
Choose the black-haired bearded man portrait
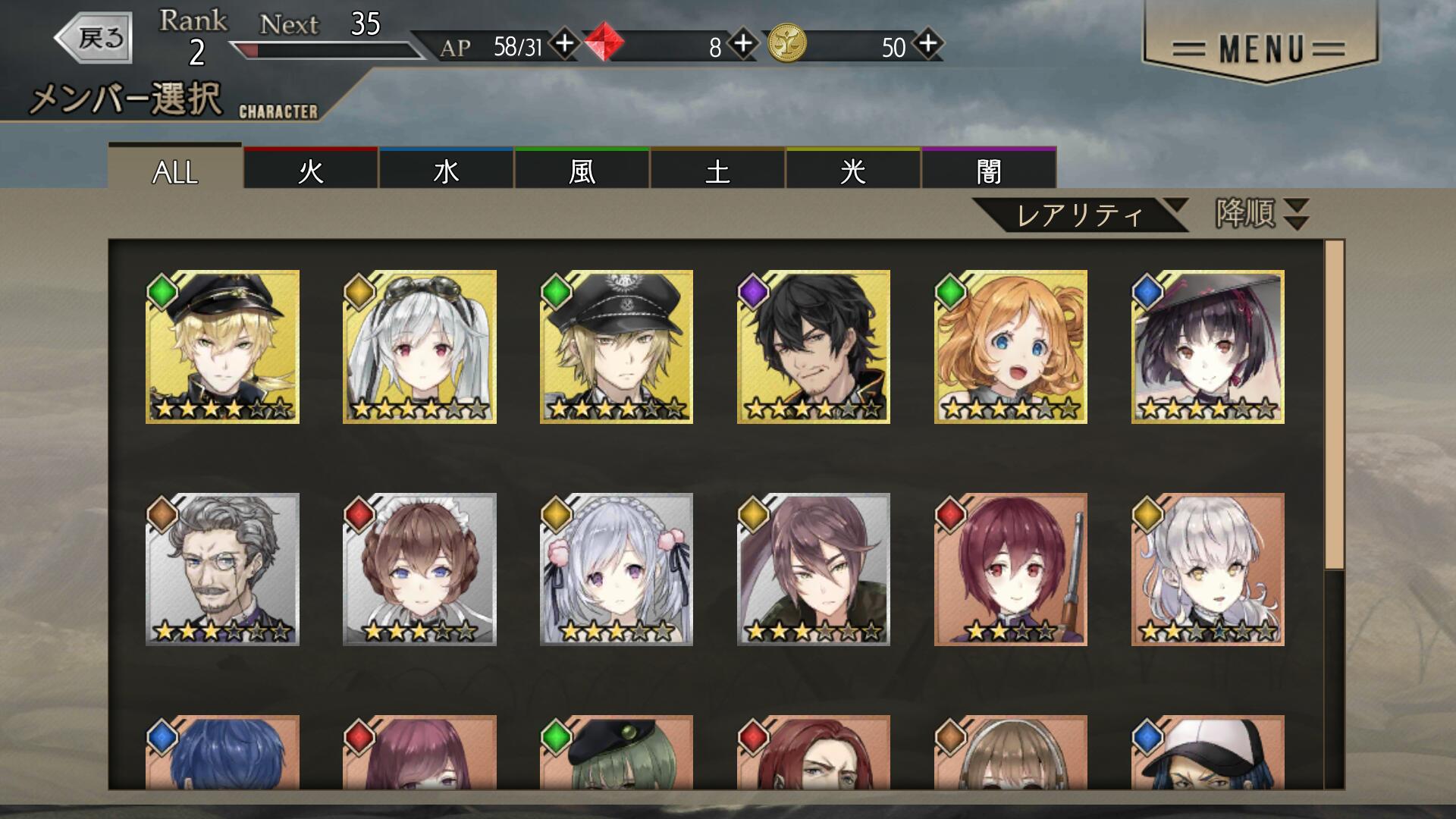point(814,347)
